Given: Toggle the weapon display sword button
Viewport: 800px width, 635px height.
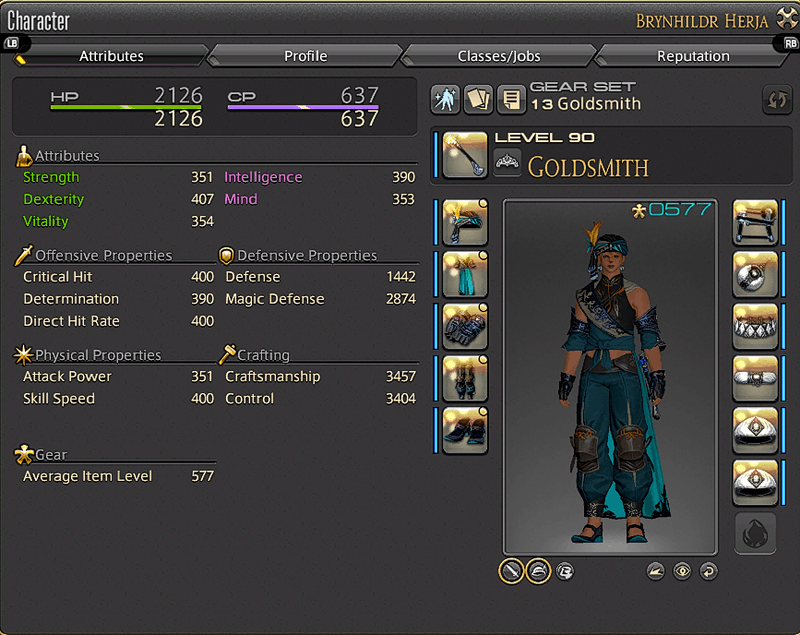Looking at the screenshot, I should click(511, 571).
